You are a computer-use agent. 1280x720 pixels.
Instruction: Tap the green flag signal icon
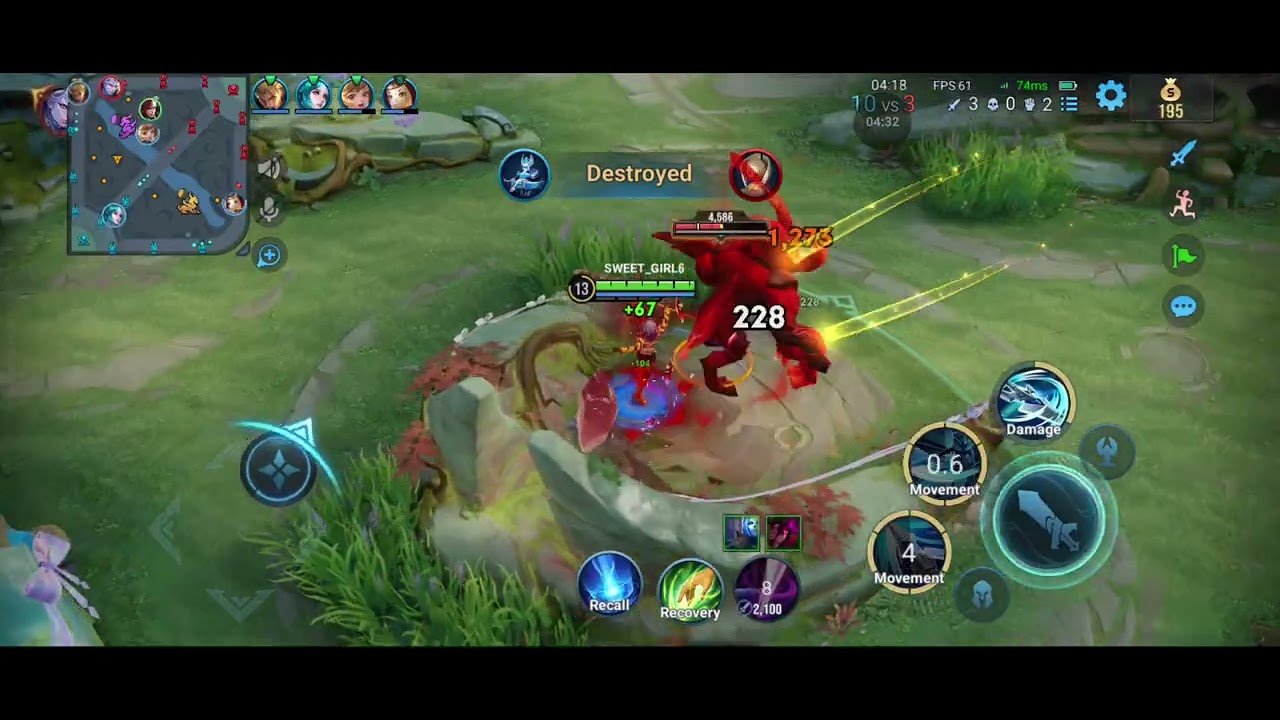tap(1183, 256)
